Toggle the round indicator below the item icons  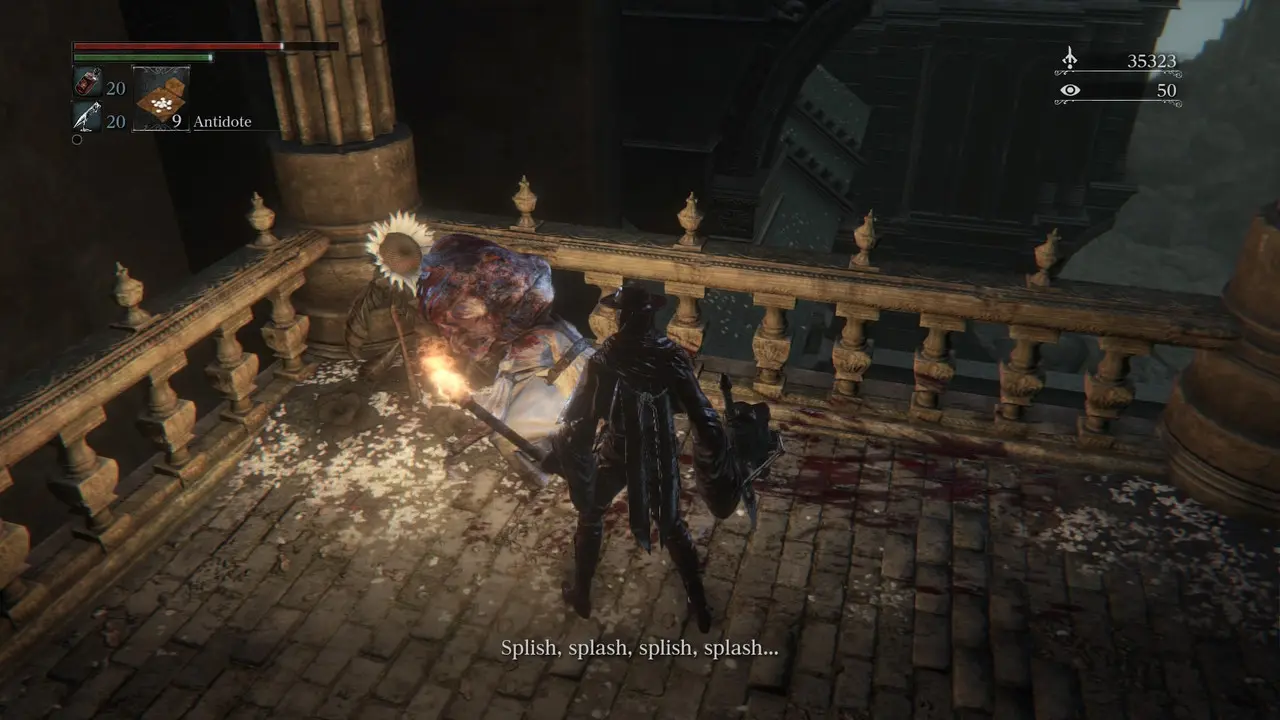77,140
